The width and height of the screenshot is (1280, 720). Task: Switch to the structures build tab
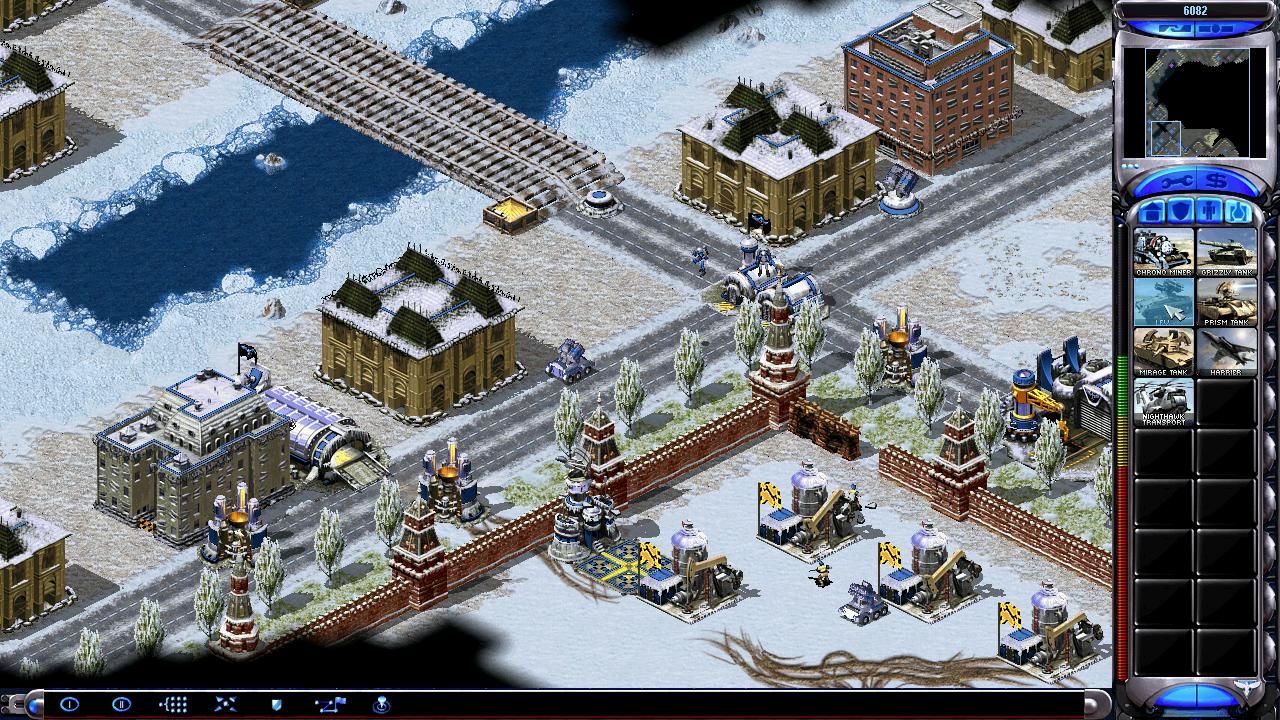pyautogui.click(x=1151, y=212)
